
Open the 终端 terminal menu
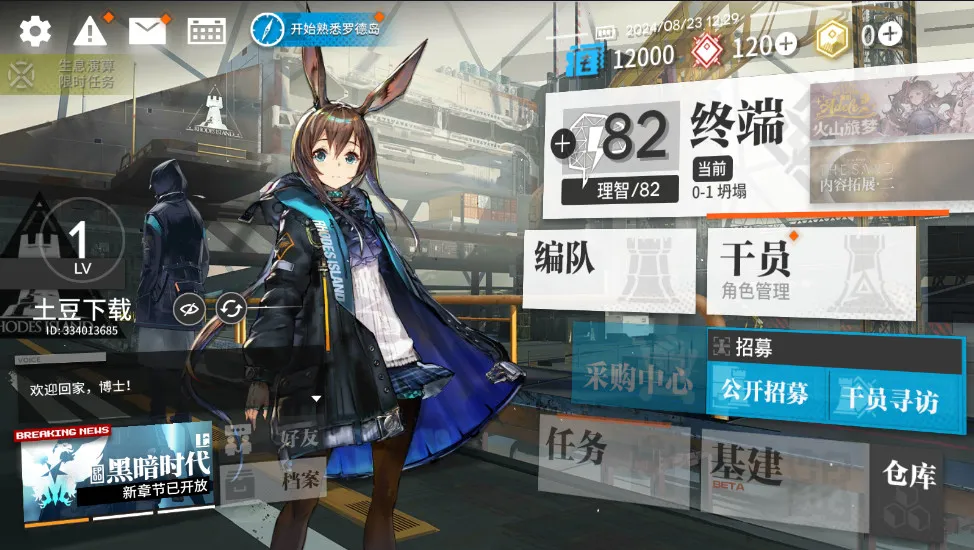click(x=737, y=128)
